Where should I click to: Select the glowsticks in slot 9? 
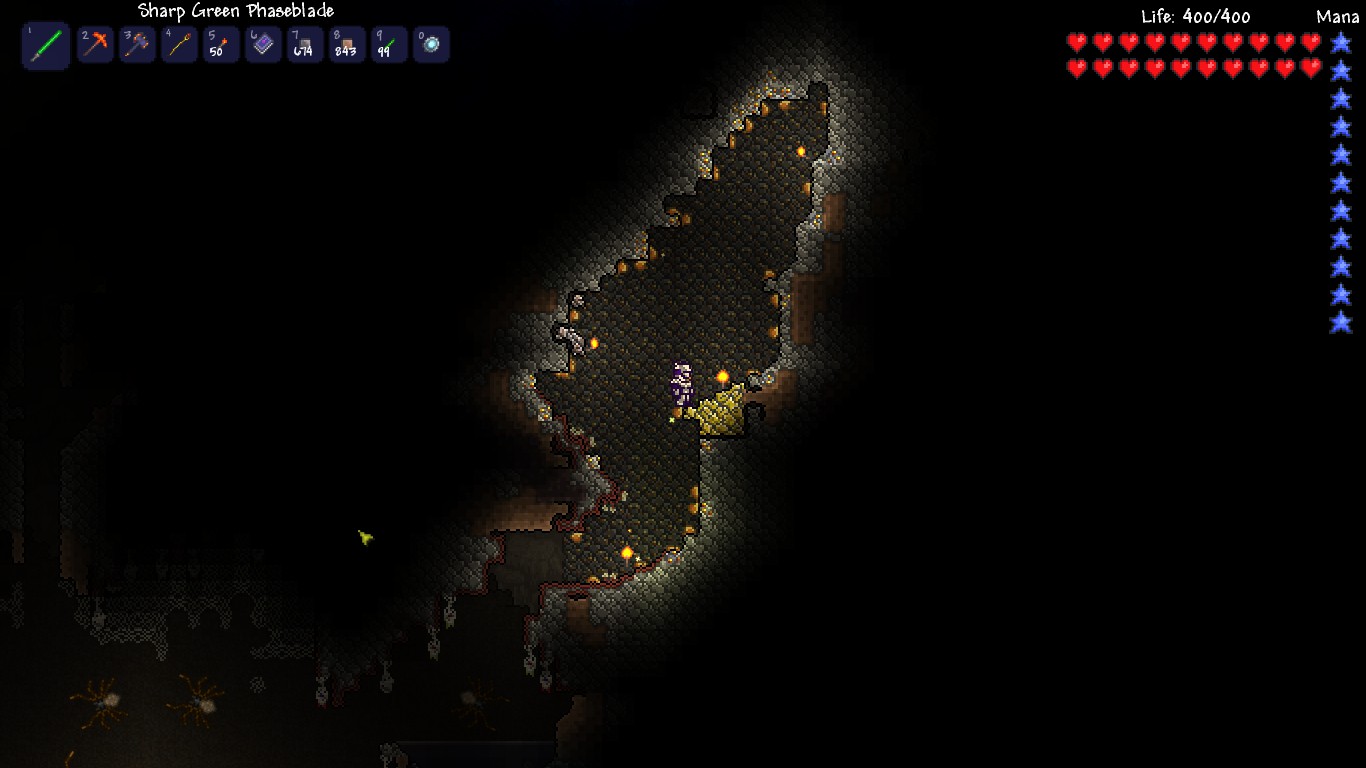click(x=388, y=44)
